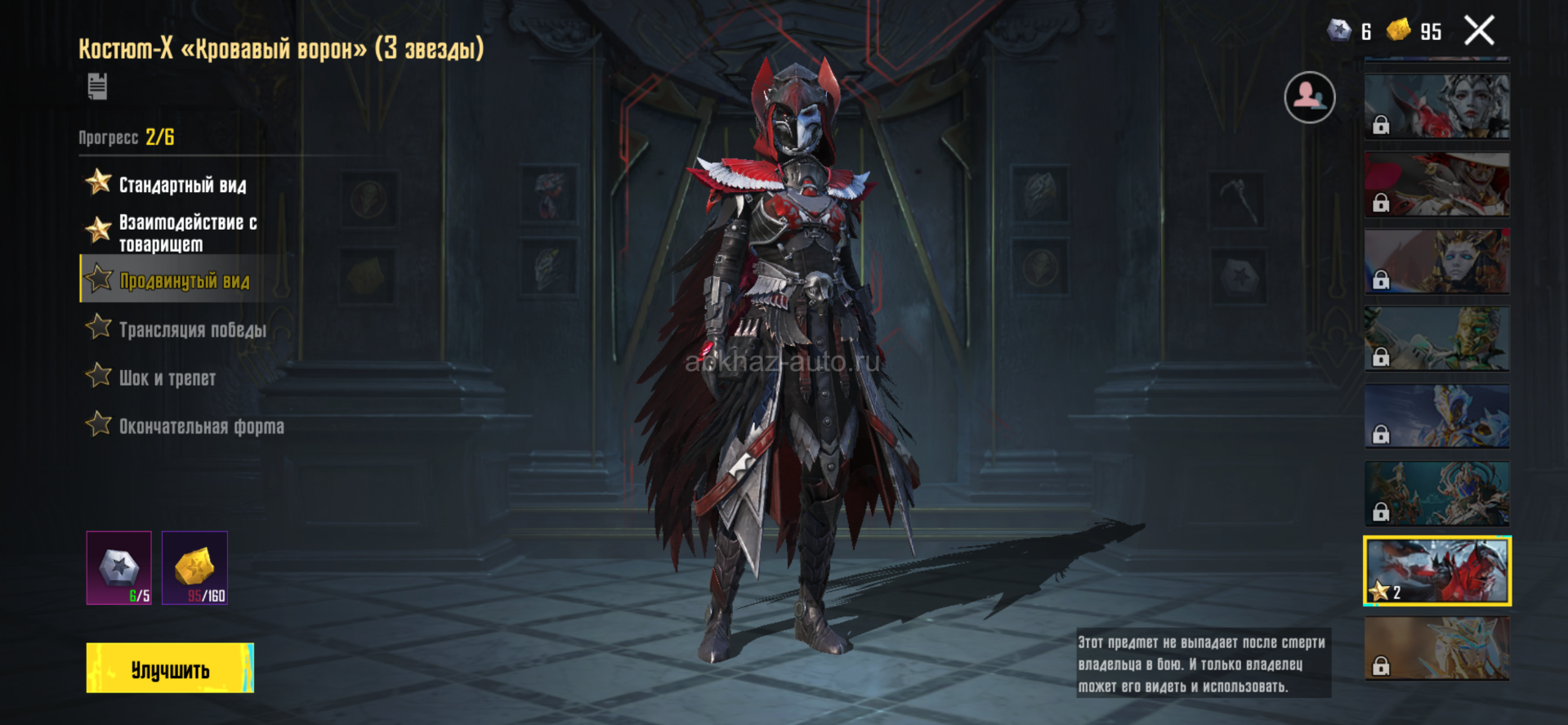Select the highlighted Blood Raven suit thumbnail
Screen dimensions: 1568x725
pos(1436,571)
